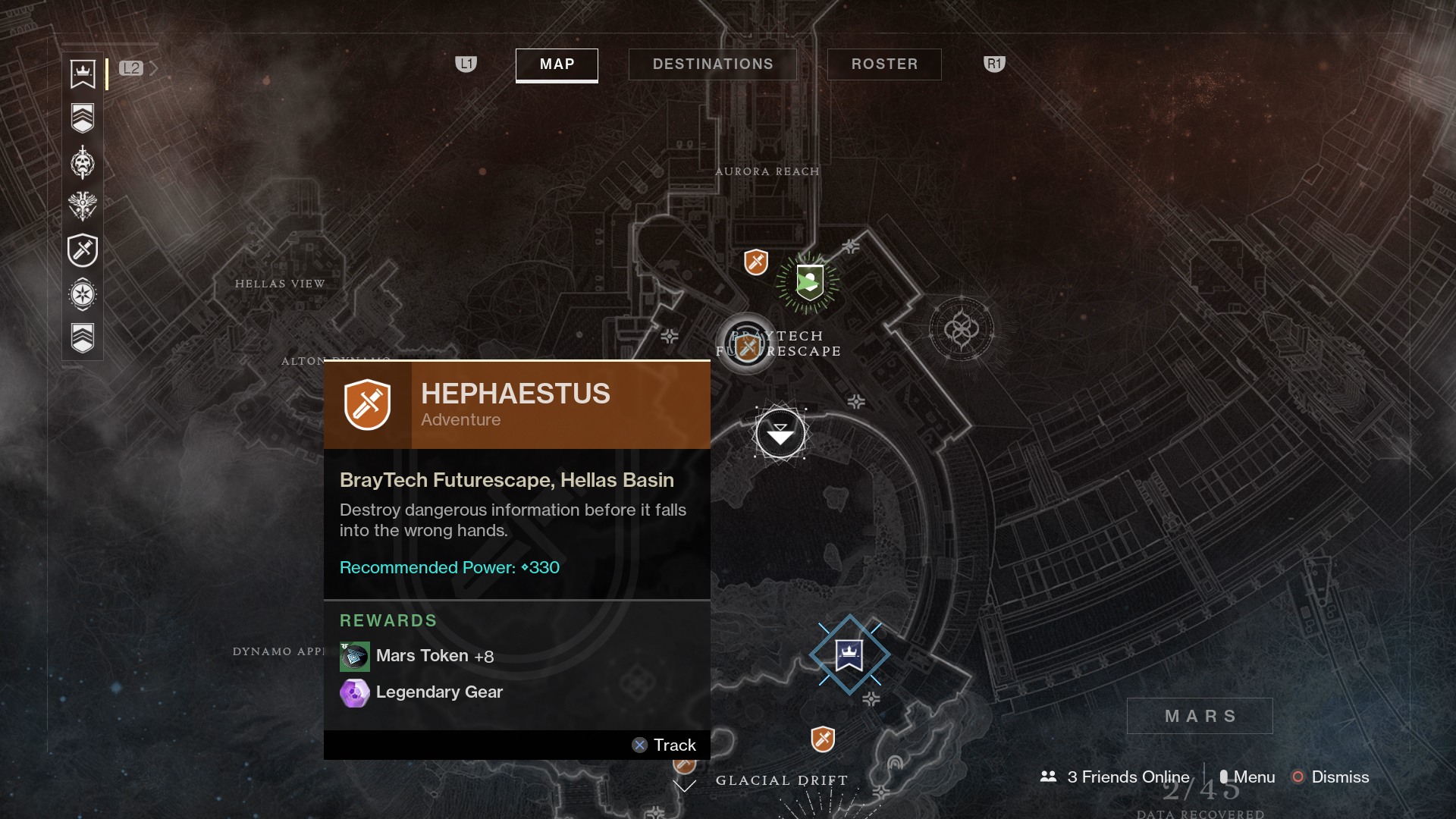Viewport: 1456px width, 819px height.
Task: Click the blue tracked quest diamond marker
Action: tap(850, 654)
